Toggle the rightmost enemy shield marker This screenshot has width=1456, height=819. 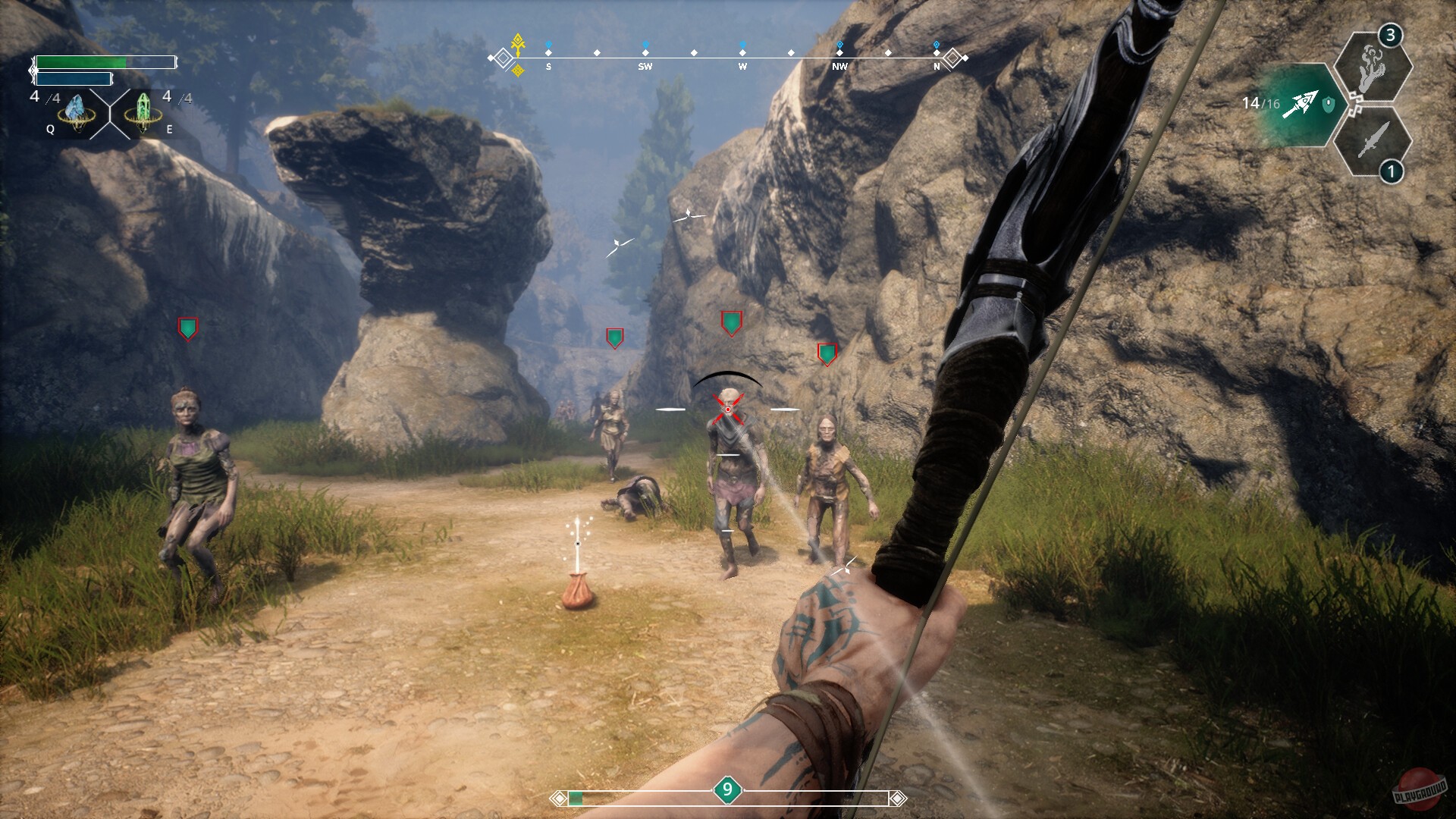click(827, 351)
